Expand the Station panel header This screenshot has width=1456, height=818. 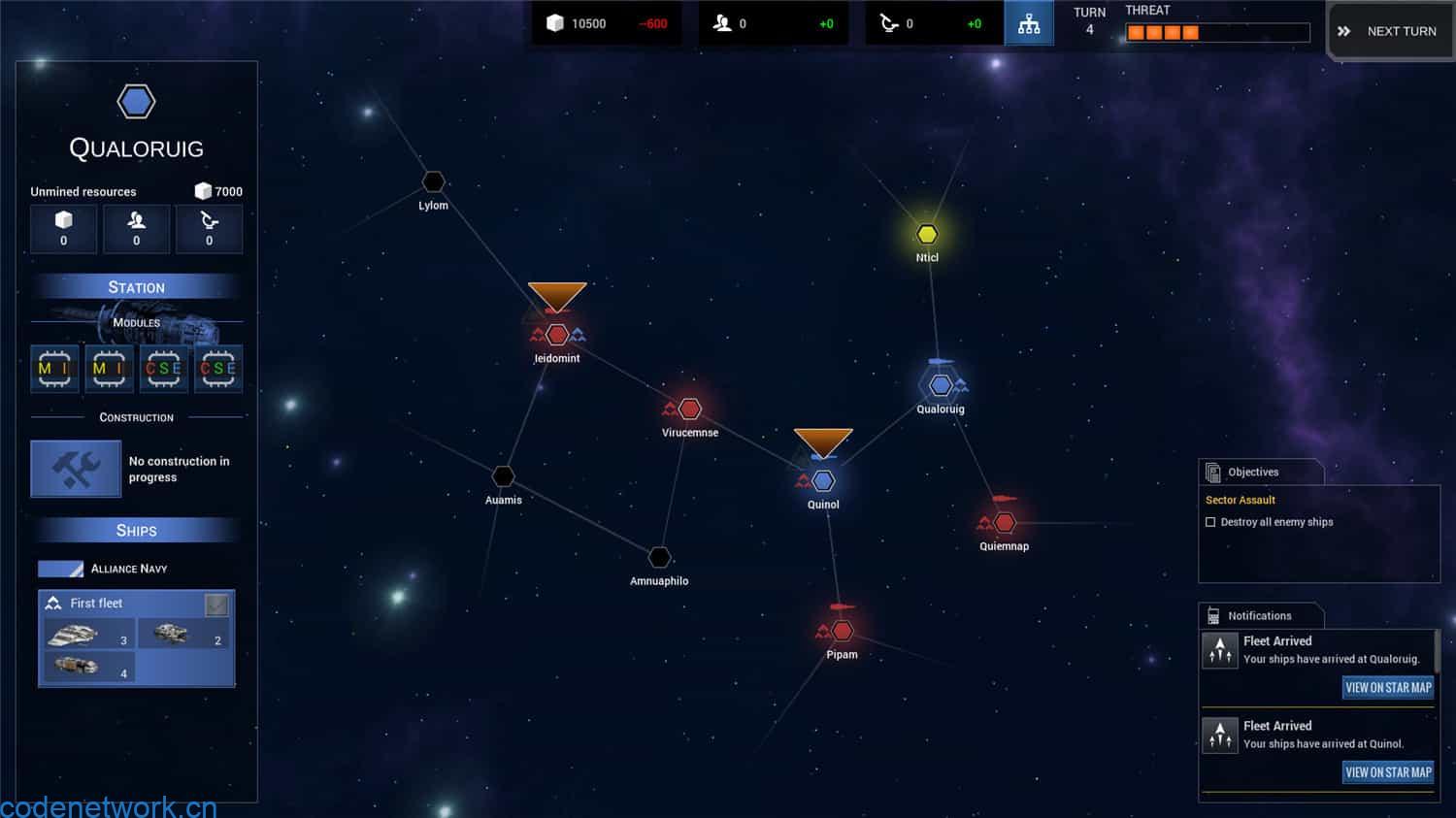[x=136, y=286]
